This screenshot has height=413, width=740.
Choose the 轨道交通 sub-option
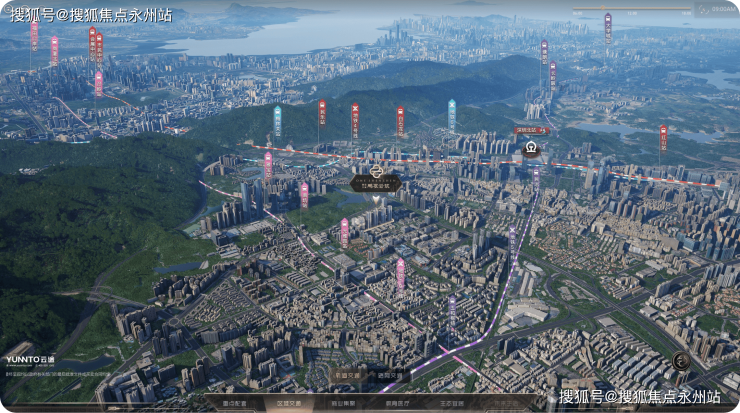coord(346,375)
